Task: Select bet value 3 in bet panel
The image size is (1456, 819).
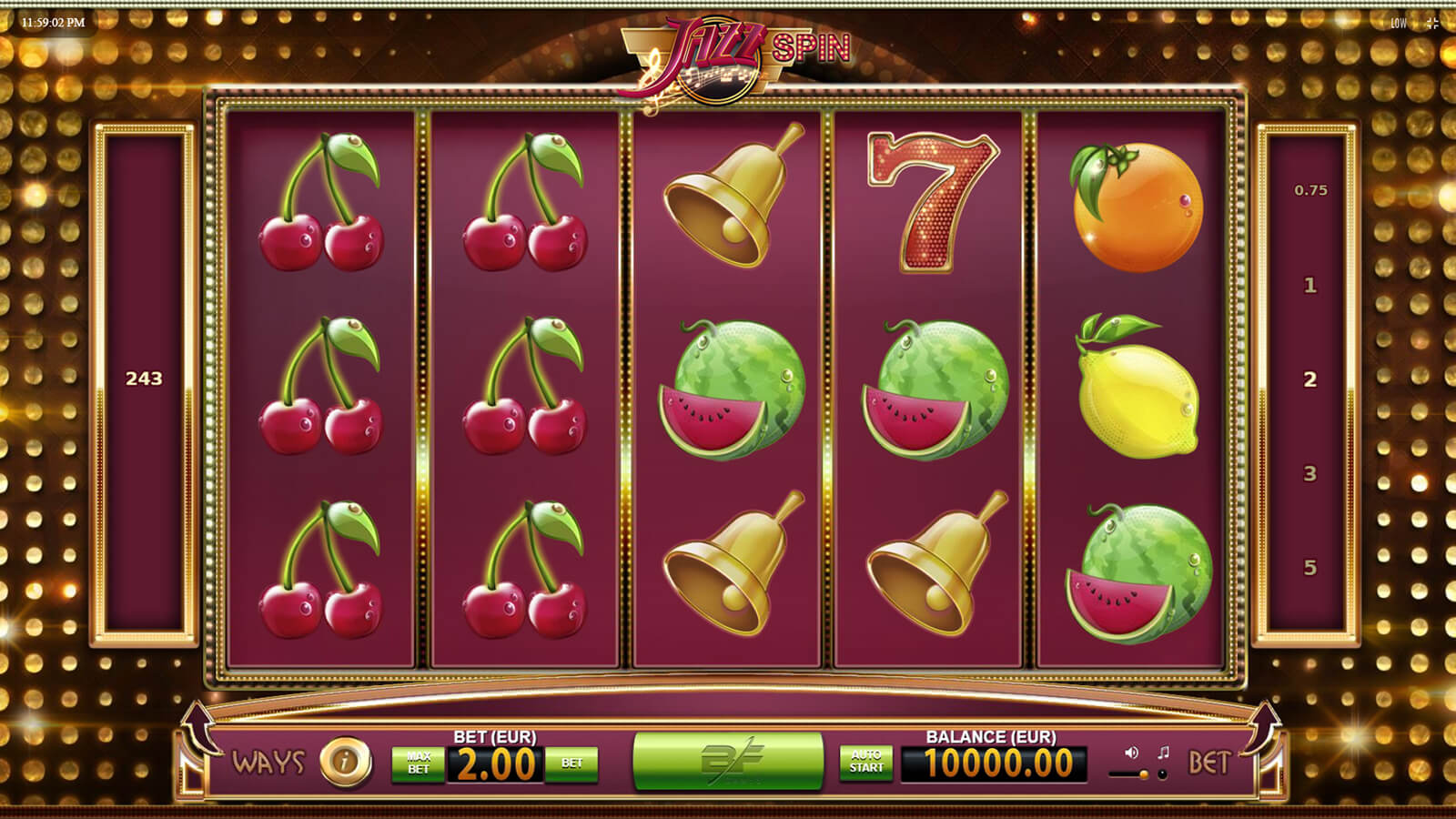Action: [1310, 473]
